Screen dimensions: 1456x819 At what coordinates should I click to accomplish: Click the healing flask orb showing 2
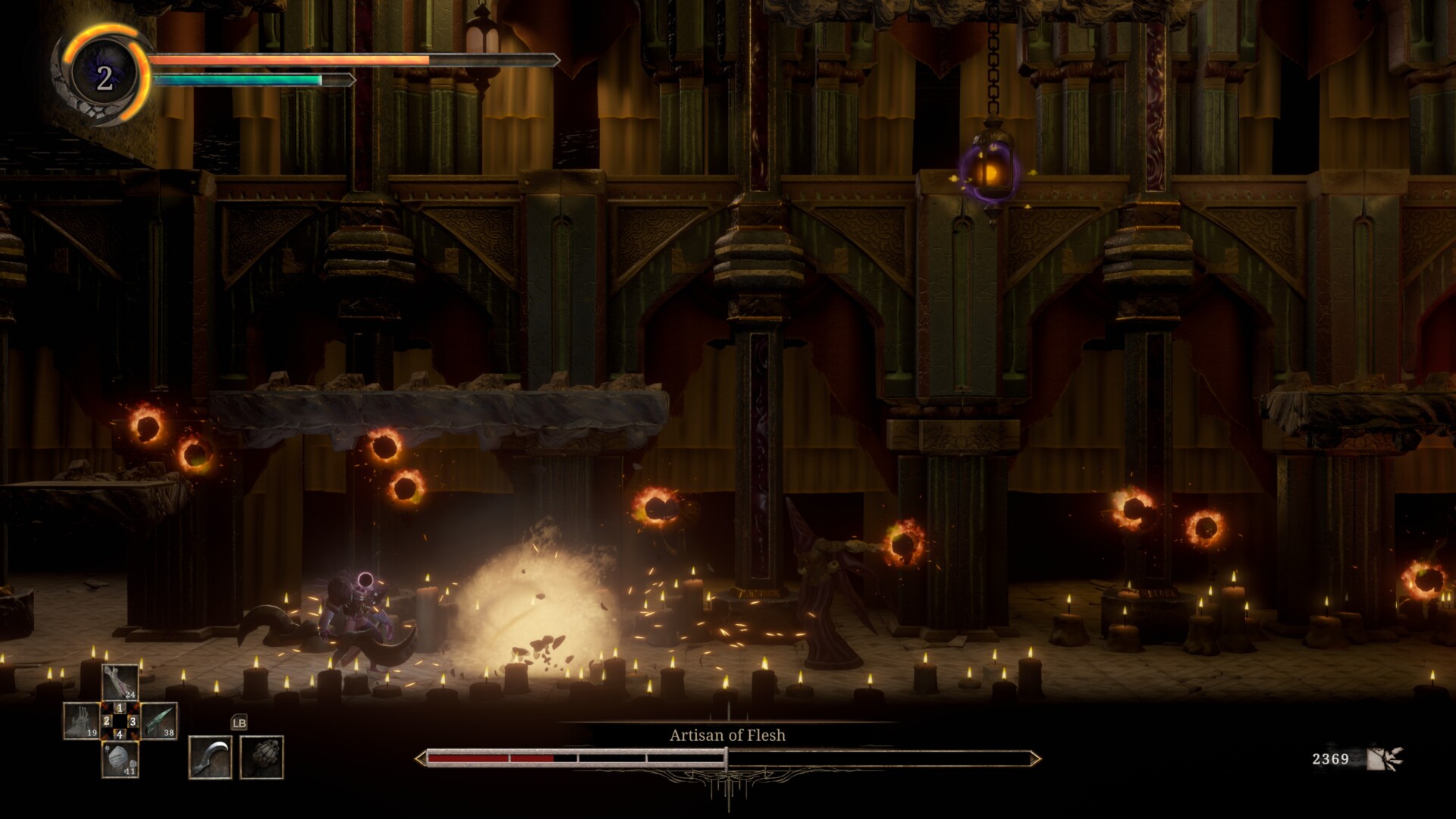coord(104,77)
